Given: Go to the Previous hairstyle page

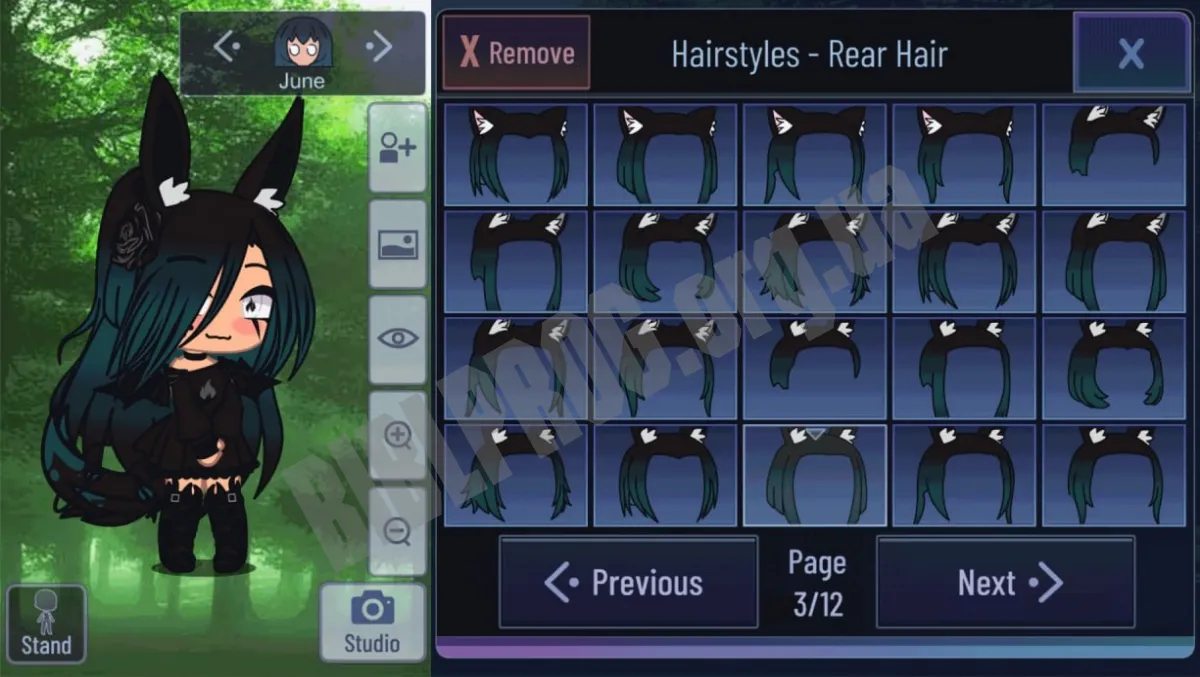Looking at the screenshot, I should tap(628, 582).
